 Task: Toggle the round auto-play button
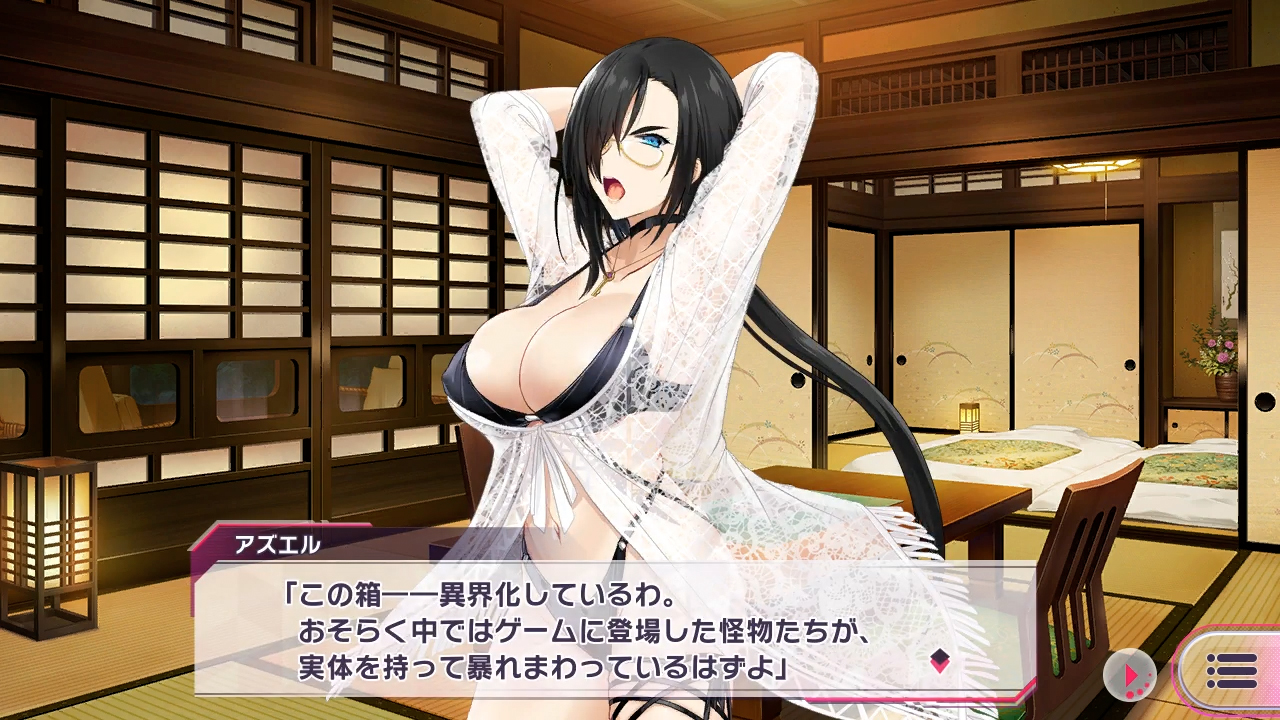tap(1130, 677)
